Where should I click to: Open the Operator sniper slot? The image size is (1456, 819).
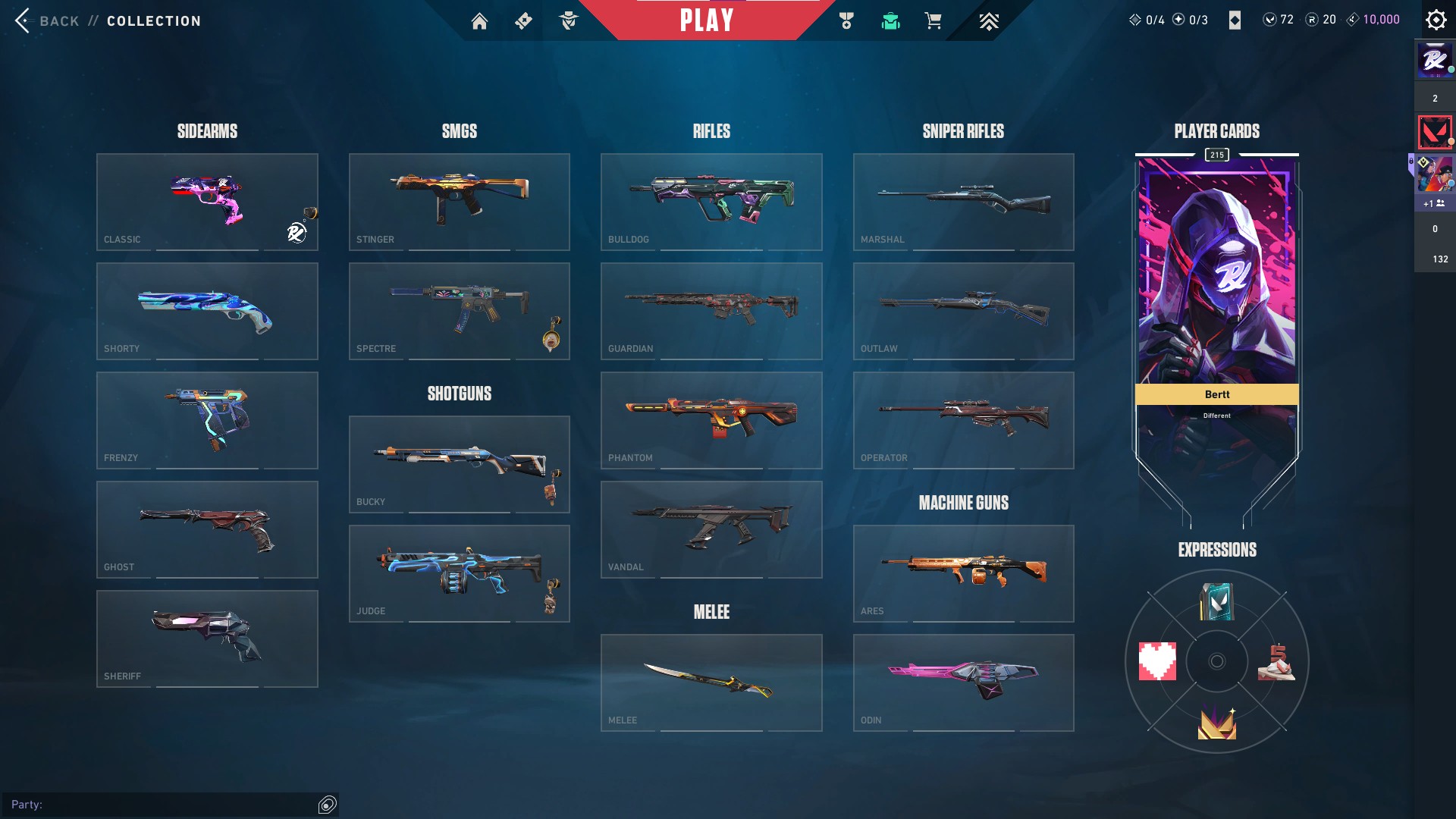point(963,420)
